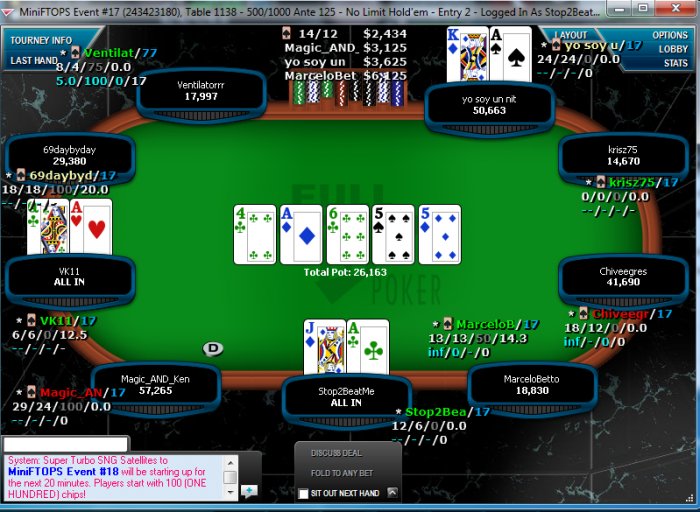Show the Last Hand history
Screen dimensions: 700x512
pyautogui.click(x=35, y=60)
